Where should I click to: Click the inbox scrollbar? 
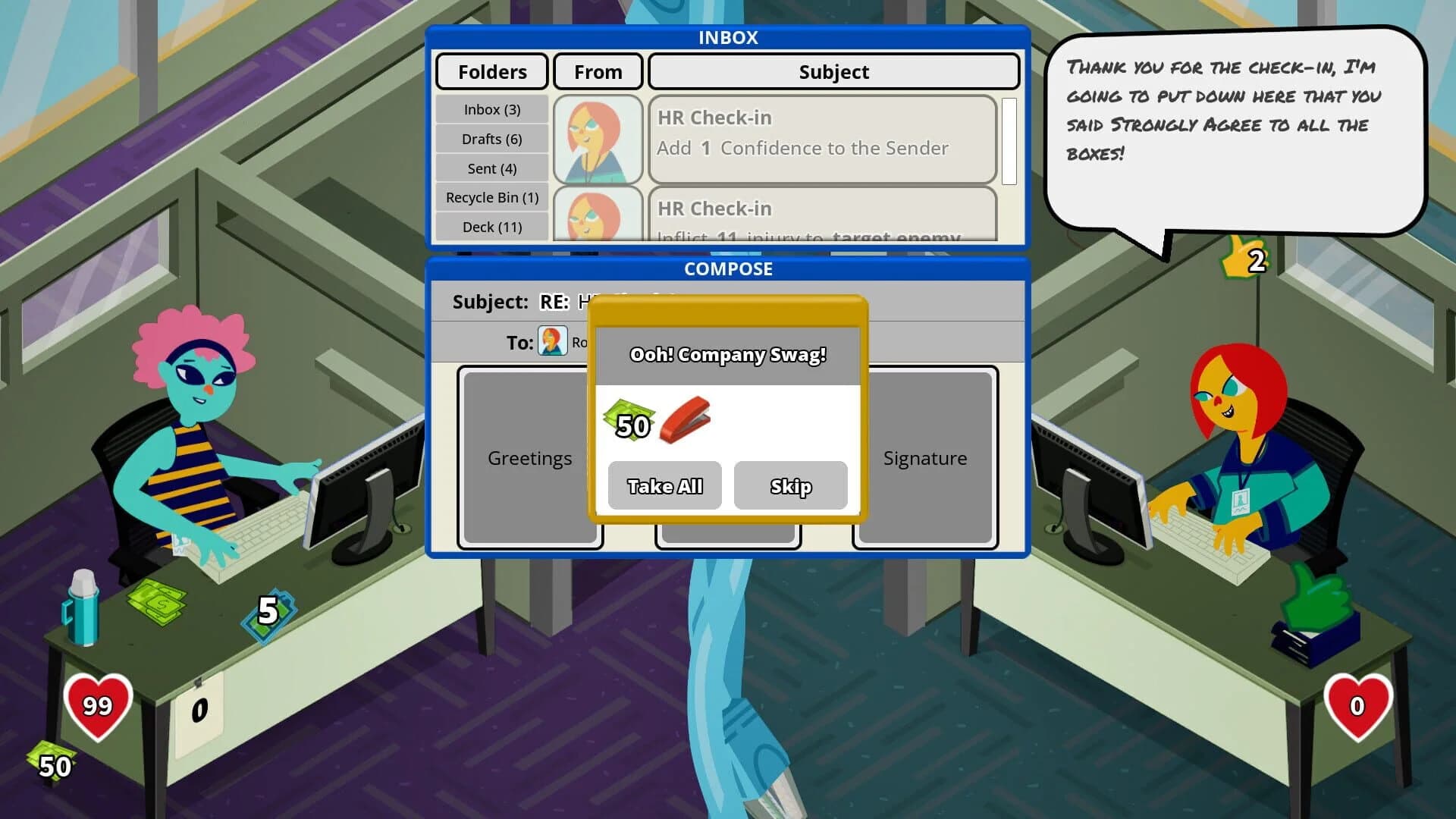coord(1010,140)
